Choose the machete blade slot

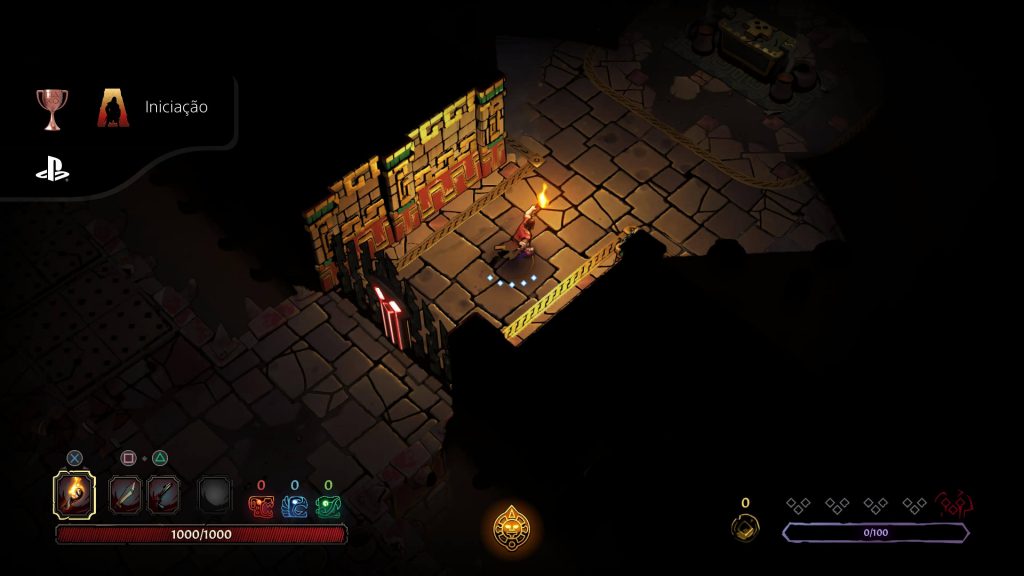(126, 494)
